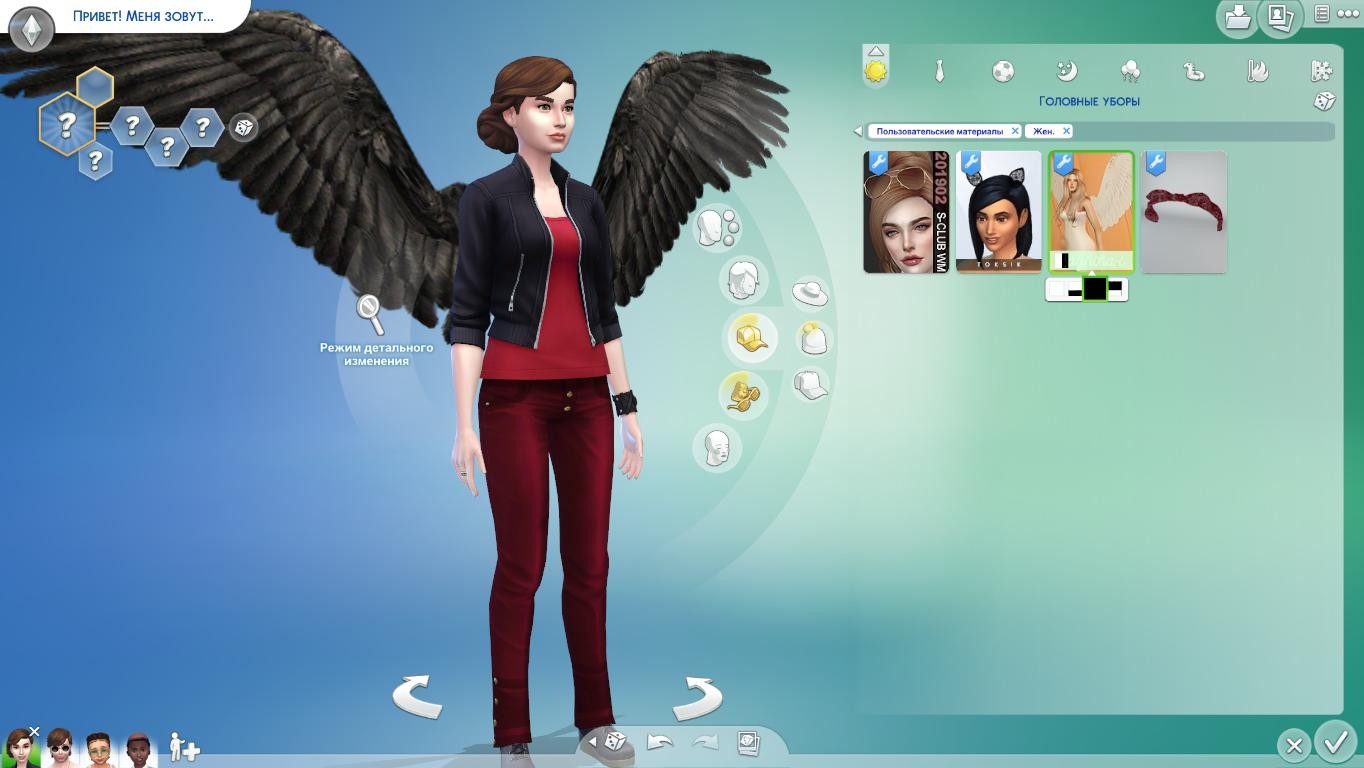Switch to the sleepwear moon category
Screen dimensions: 1364x768
tap(1067, 71)
